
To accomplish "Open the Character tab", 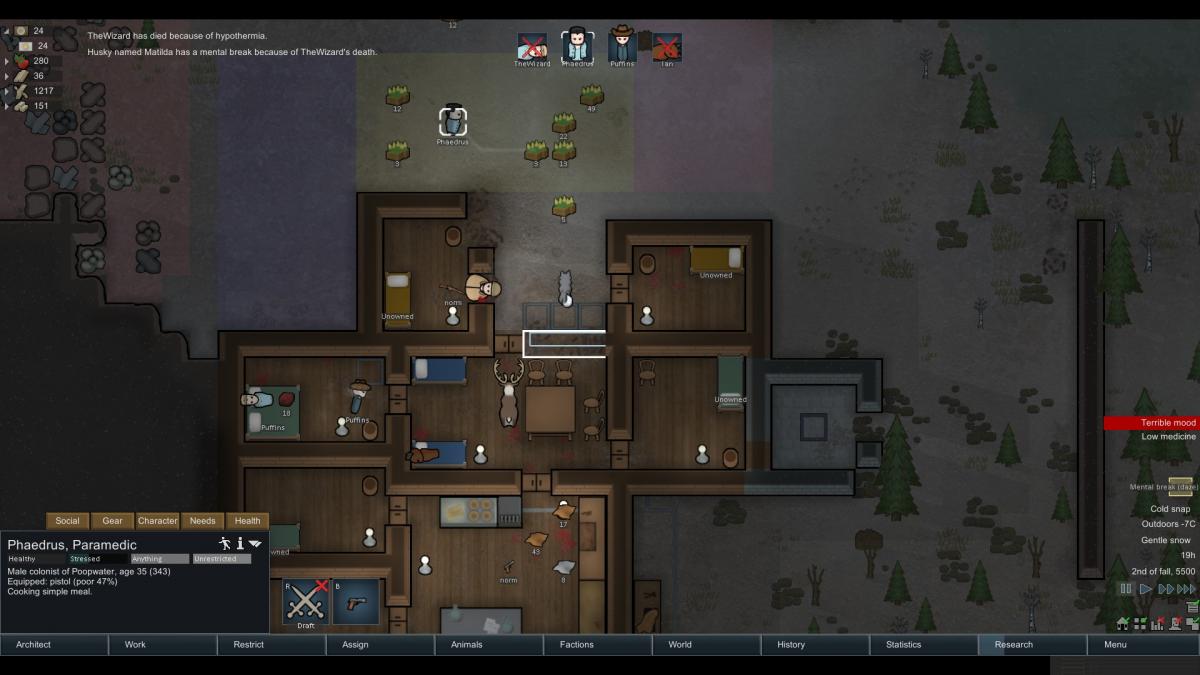I will pyautogui.click(x=157, y=521).
